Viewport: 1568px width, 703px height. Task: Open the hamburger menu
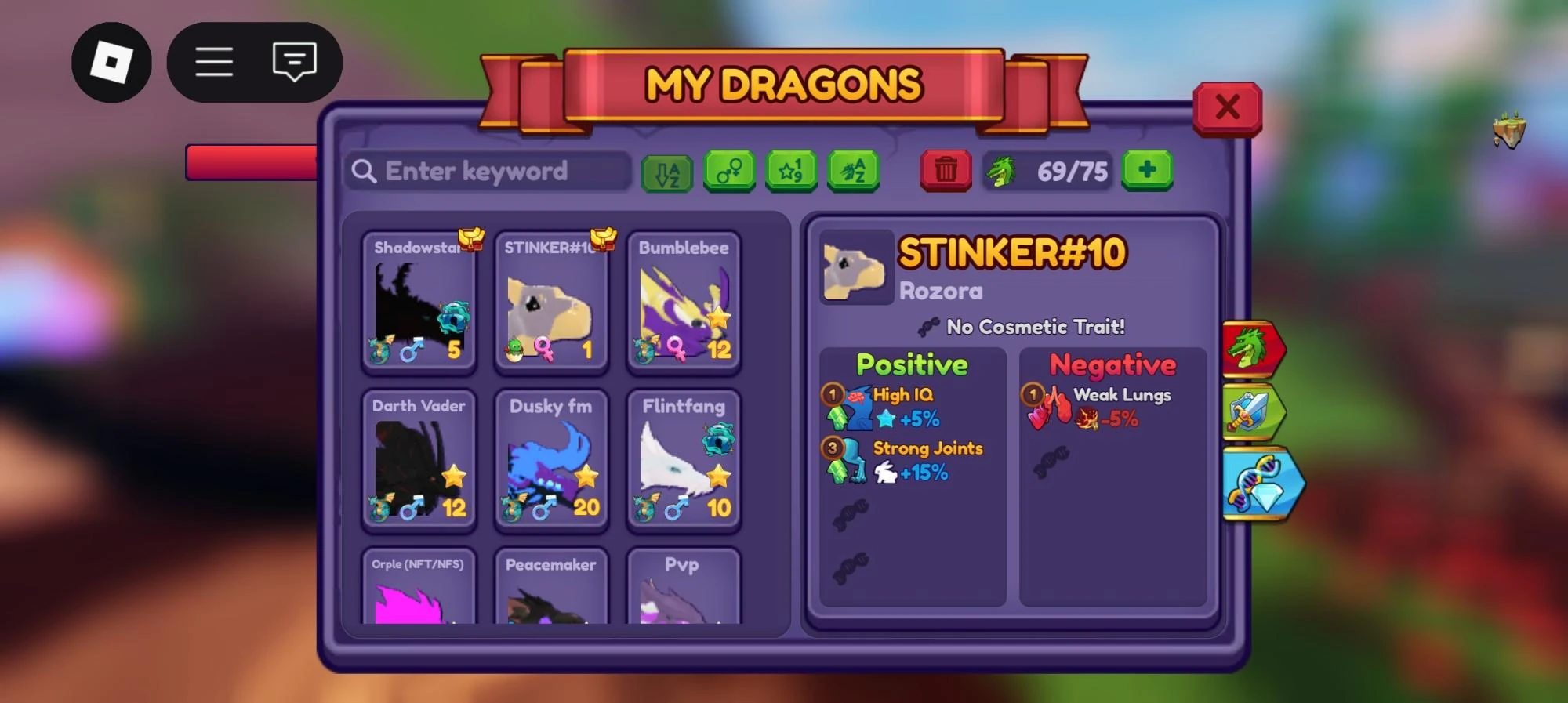(x=213, y=62)
